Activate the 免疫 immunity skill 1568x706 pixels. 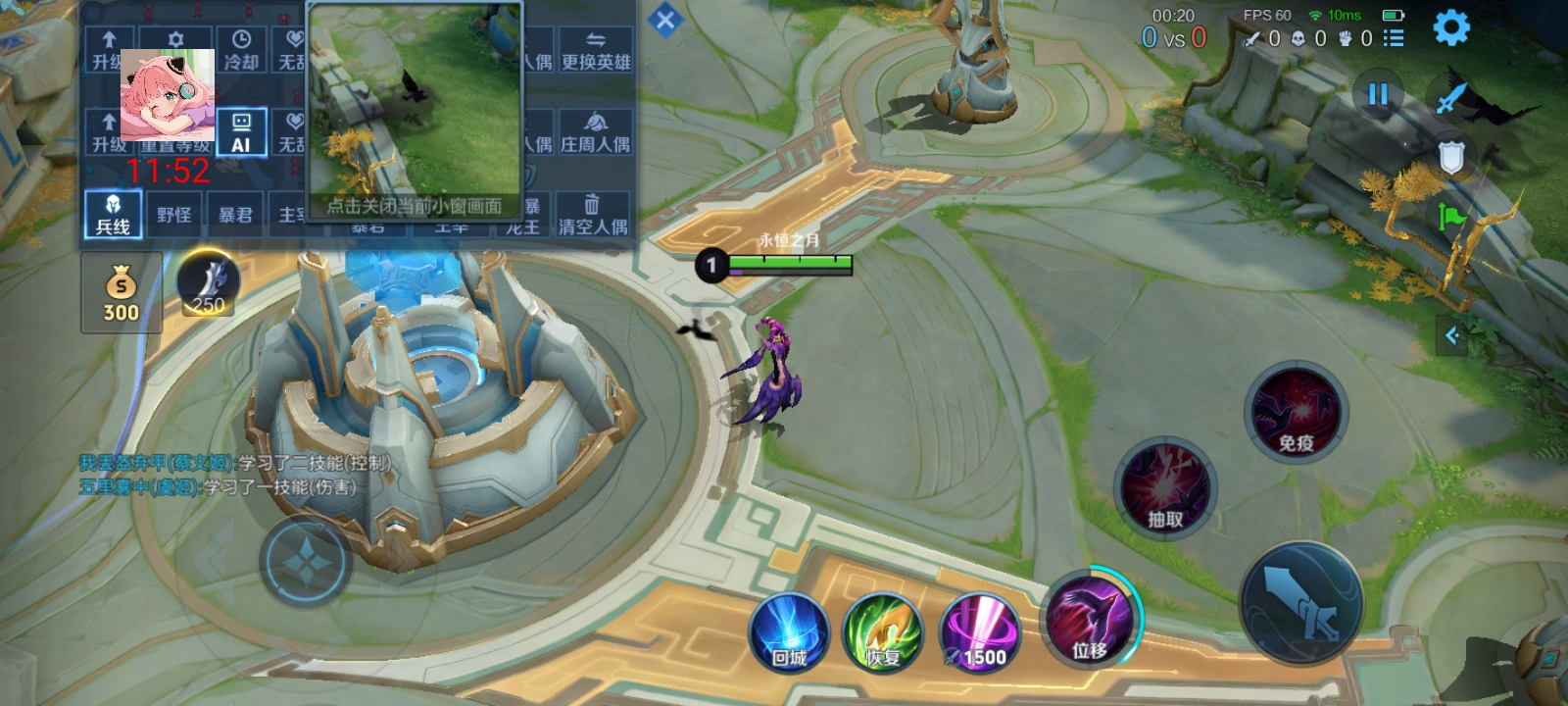point(1296,412)
